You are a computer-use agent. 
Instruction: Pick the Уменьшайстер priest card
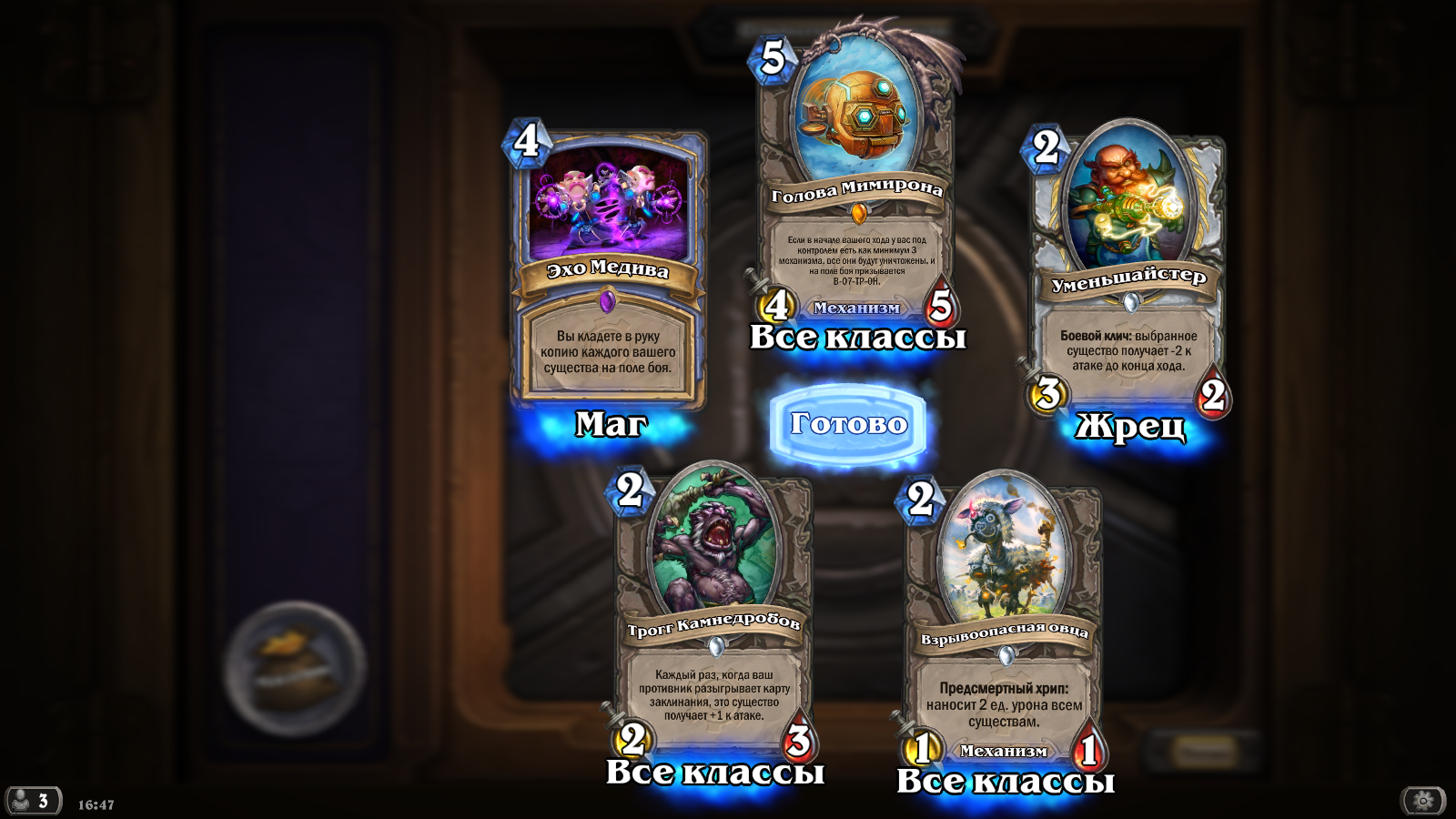[x=1128, y=273]
